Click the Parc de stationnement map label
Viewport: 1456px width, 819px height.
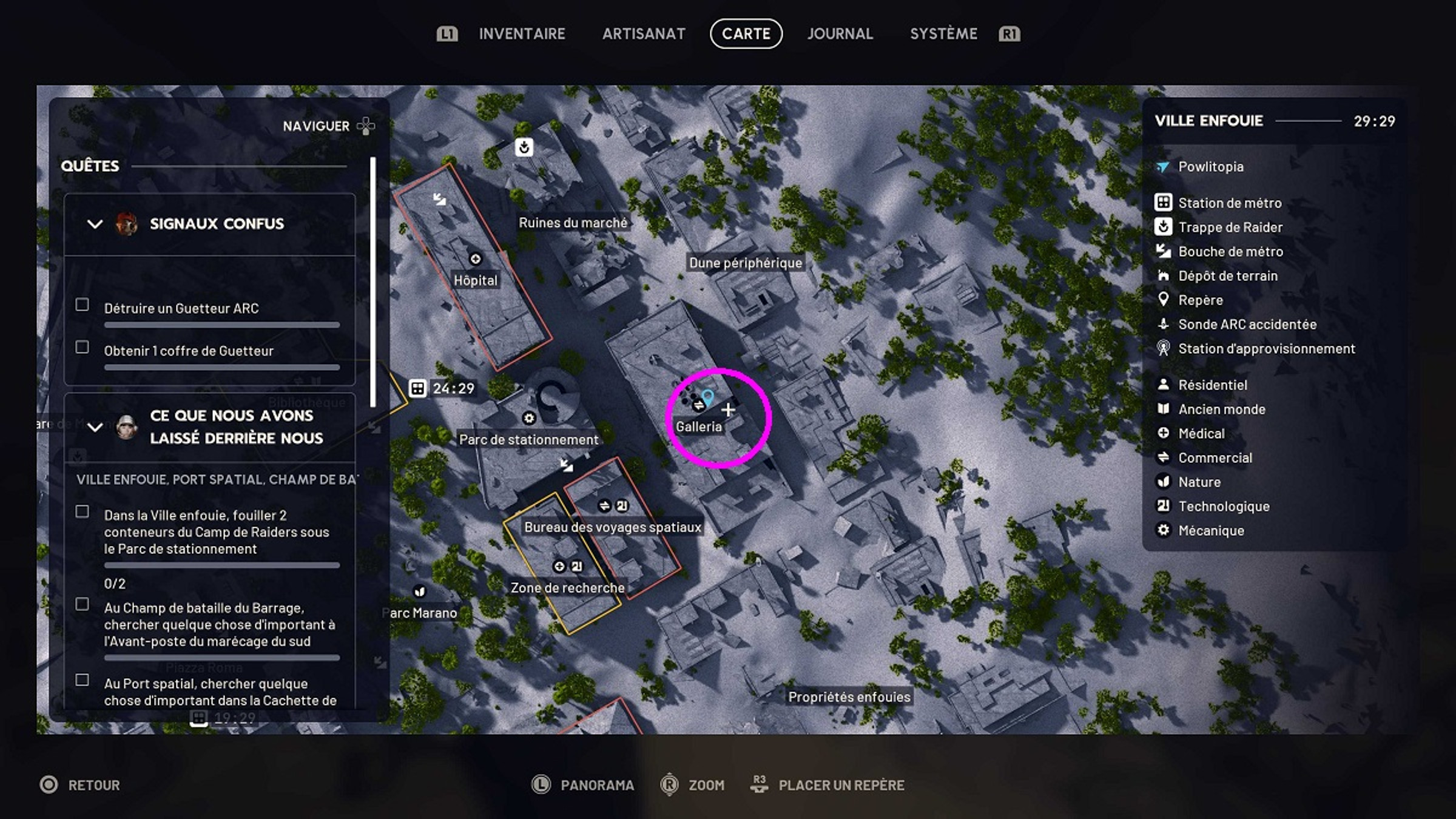[x=528, y=439]
